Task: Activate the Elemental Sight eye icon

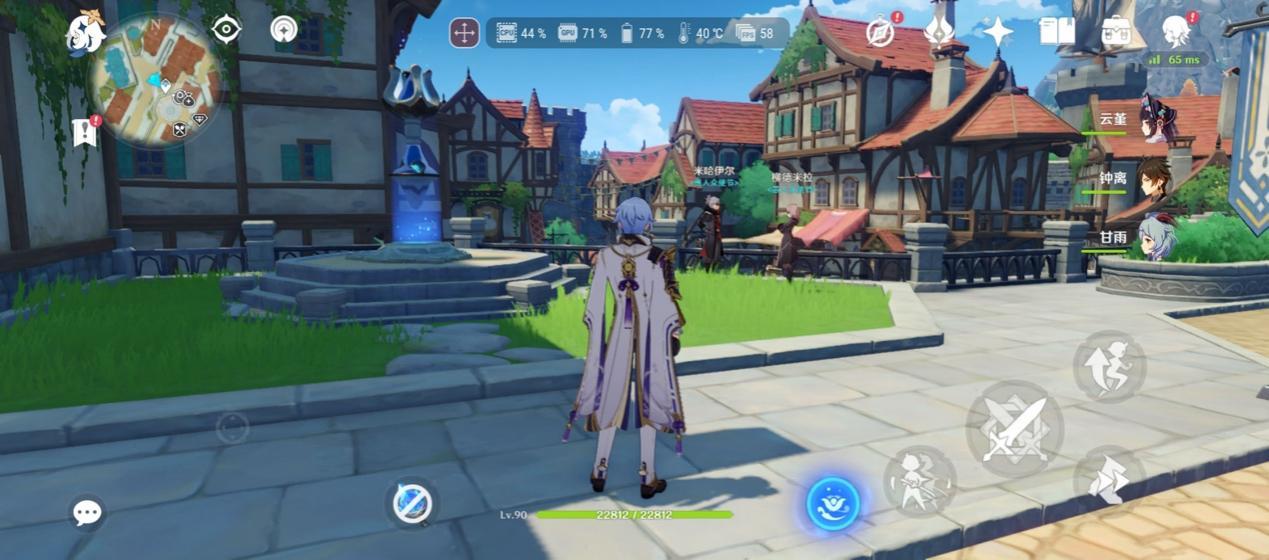Action: click(227, 29)
